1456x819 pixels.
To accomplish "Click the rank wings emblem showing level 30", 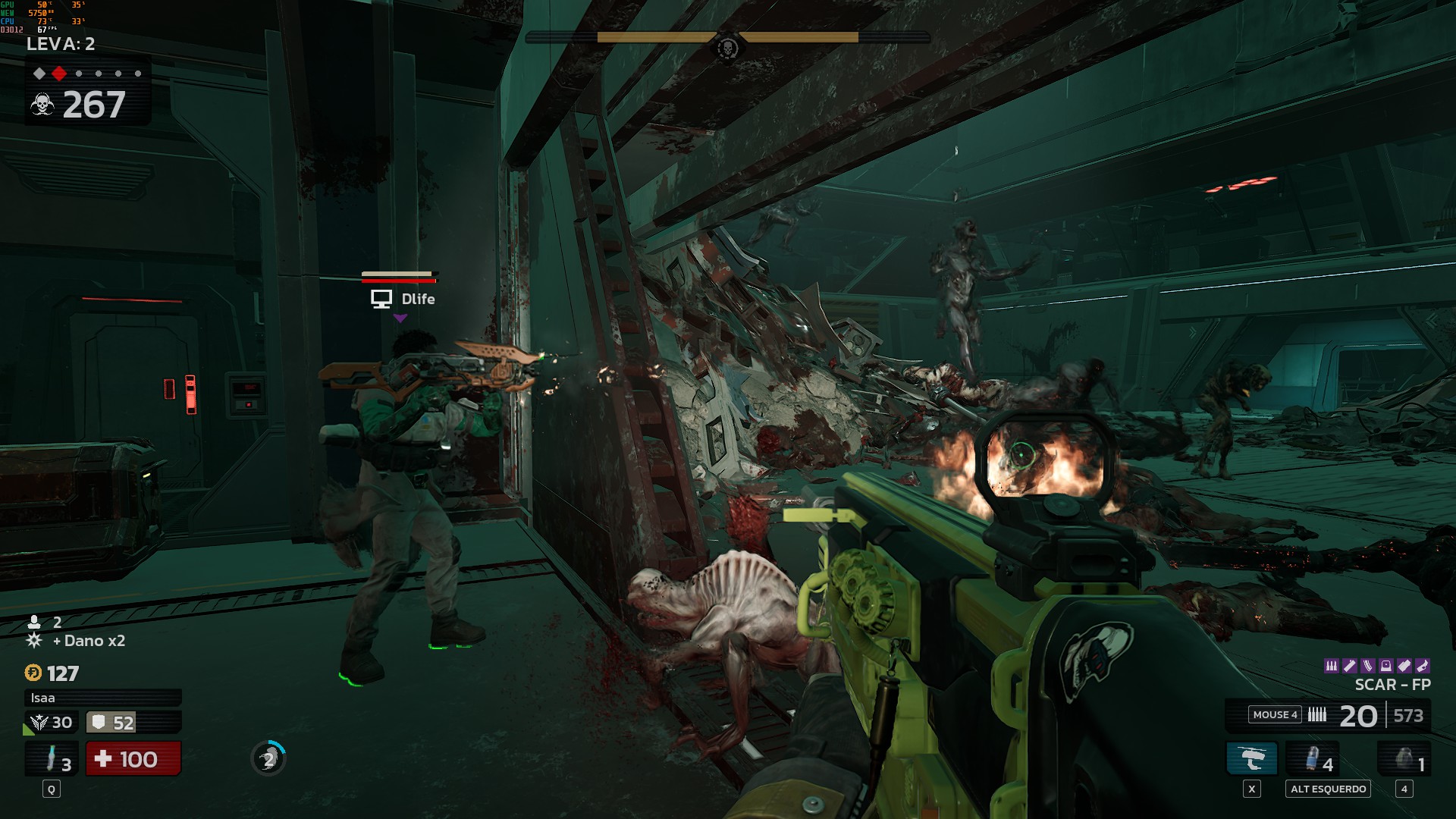I will pos(39,721).
